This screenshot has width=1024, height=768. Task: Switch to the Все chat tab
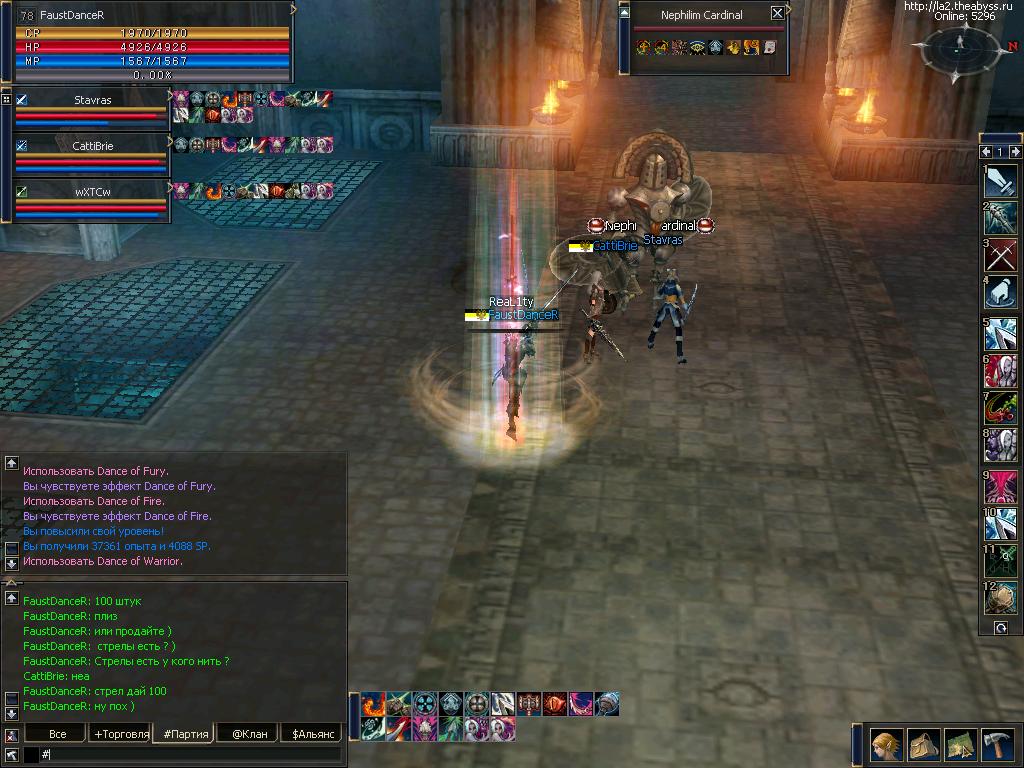(x=57, y=734)
